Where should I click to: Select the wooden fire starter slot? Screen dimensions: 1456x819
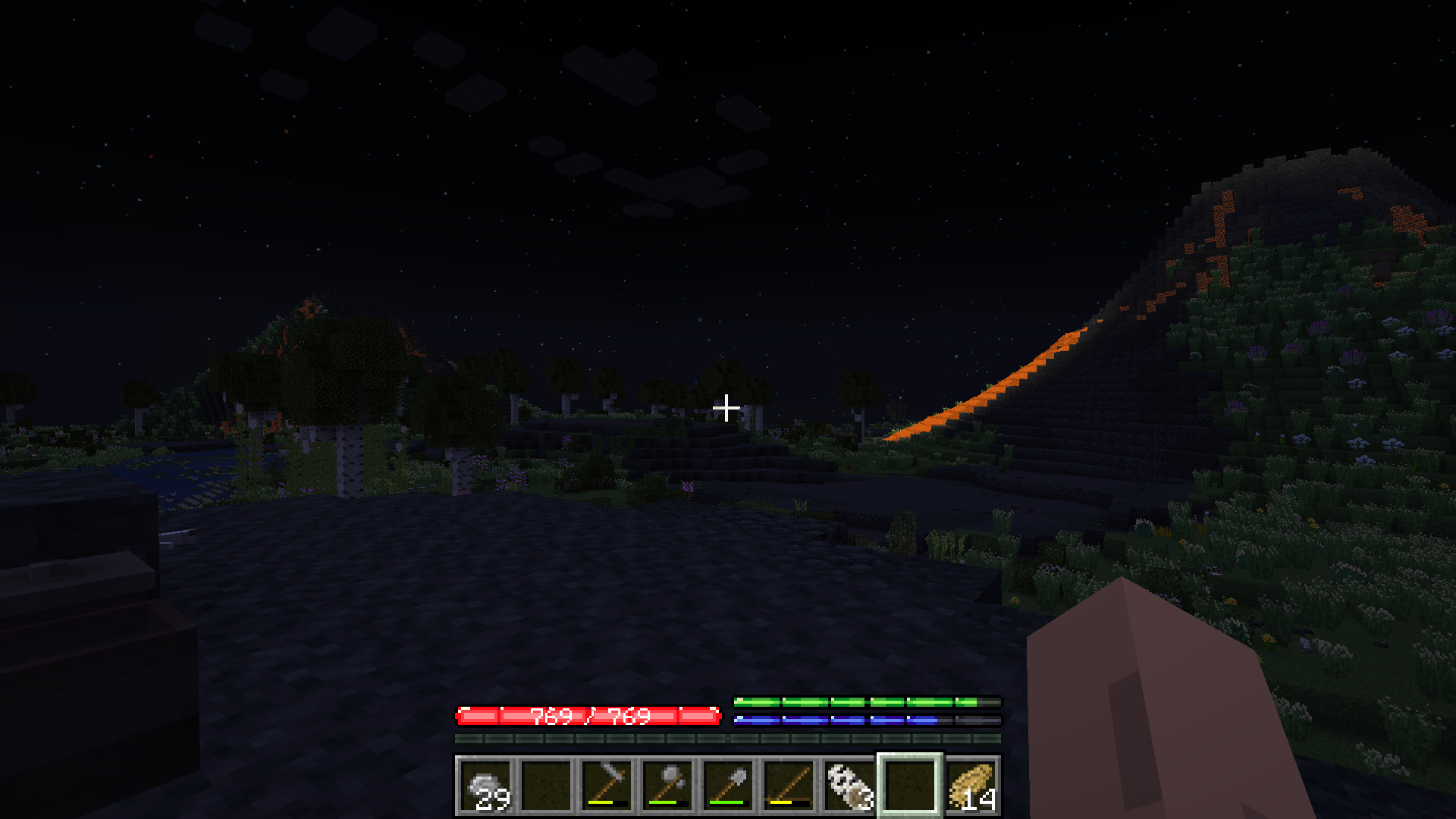[x=789, y=786]
